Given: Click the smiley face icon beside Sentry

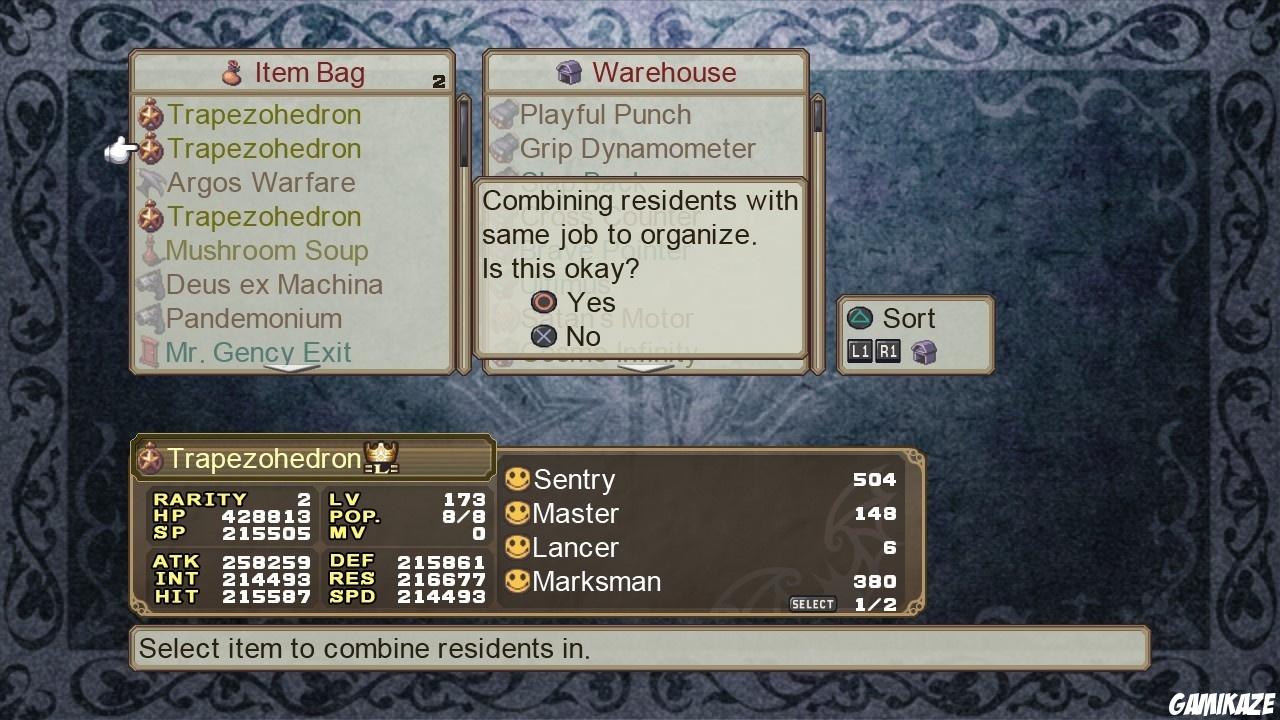Looking at the screenshot, I should [517, 479].
